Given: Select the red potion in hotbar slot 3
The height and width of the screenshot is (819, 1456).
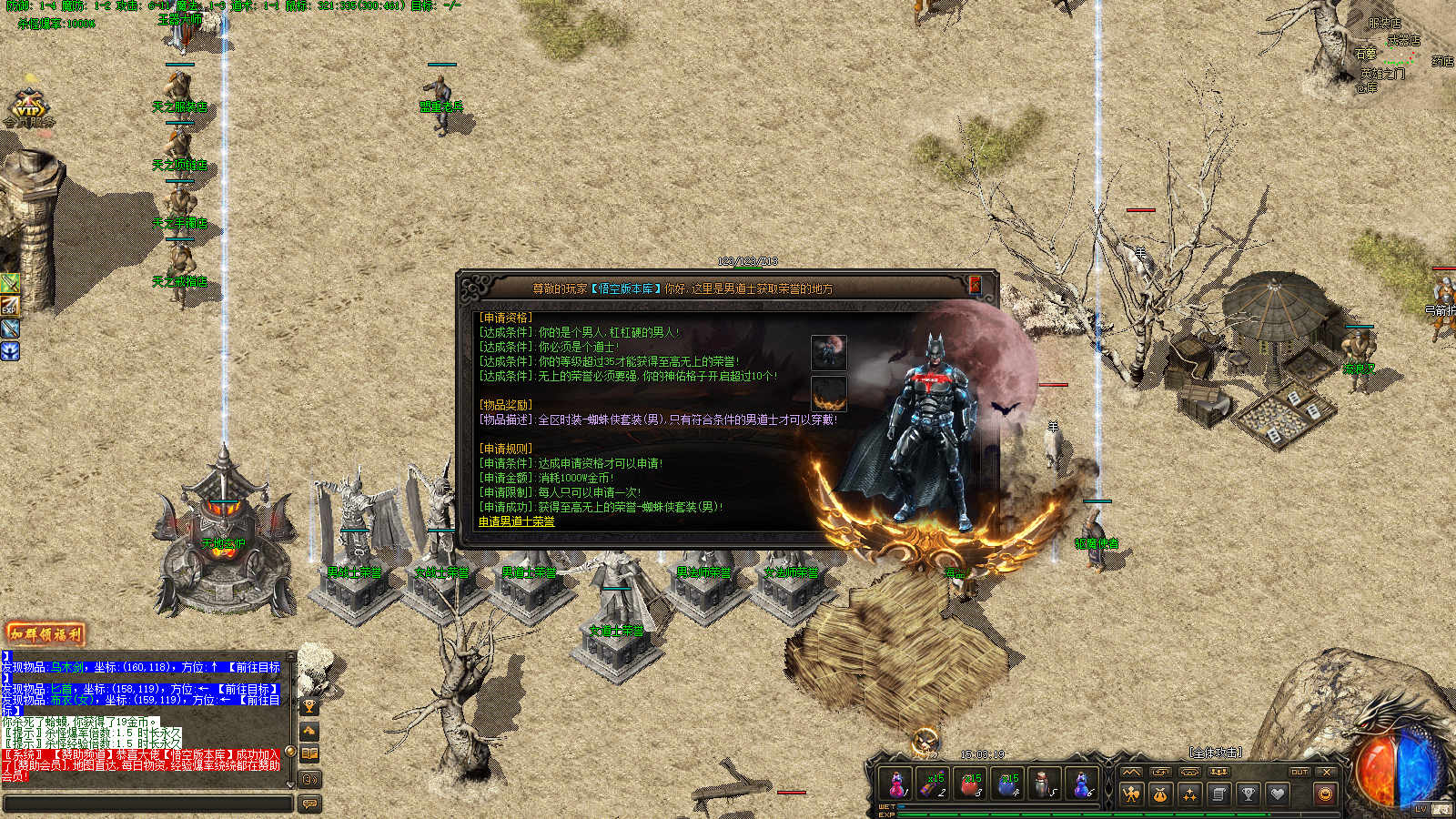Looking at the screenshot, I should [x=971, y=784].
